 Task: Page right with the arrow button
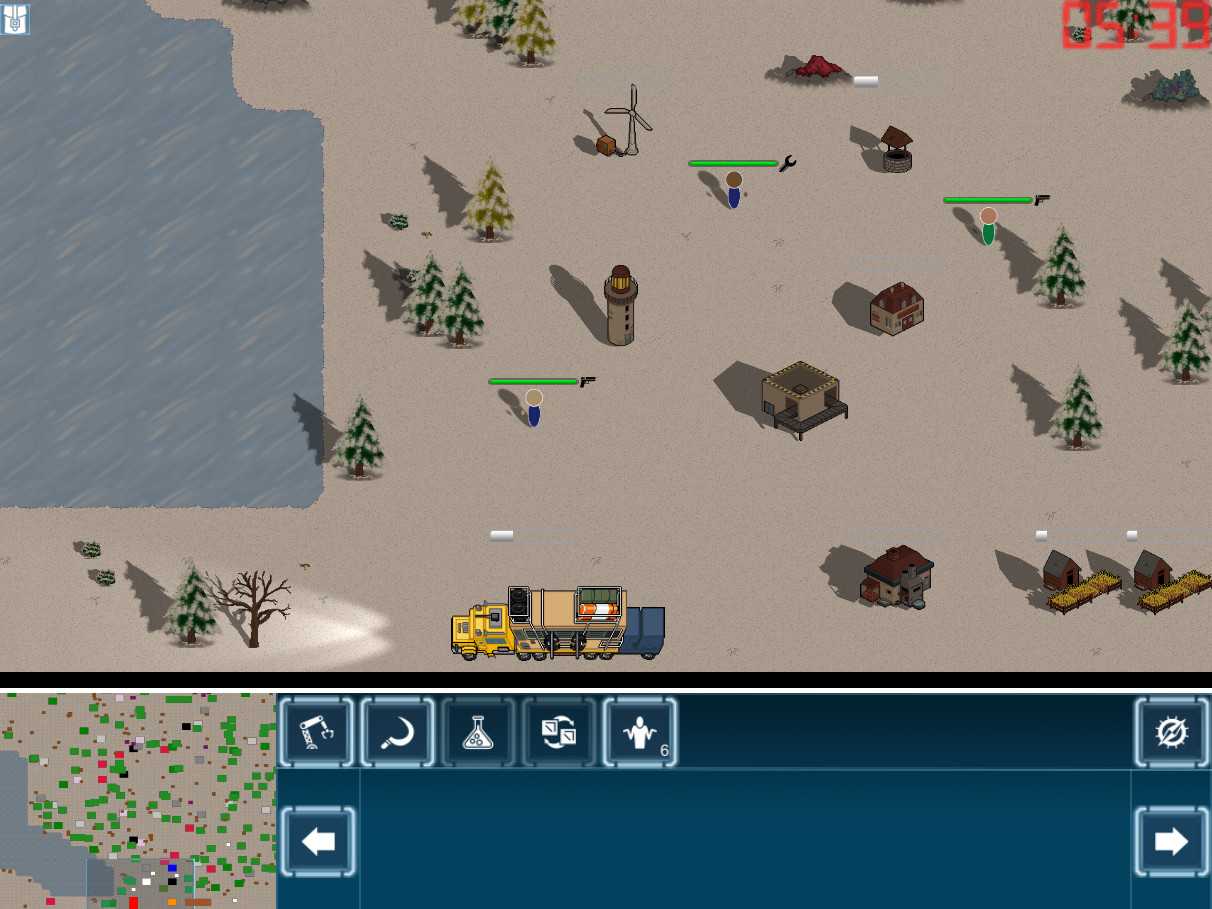point(1171,841)
